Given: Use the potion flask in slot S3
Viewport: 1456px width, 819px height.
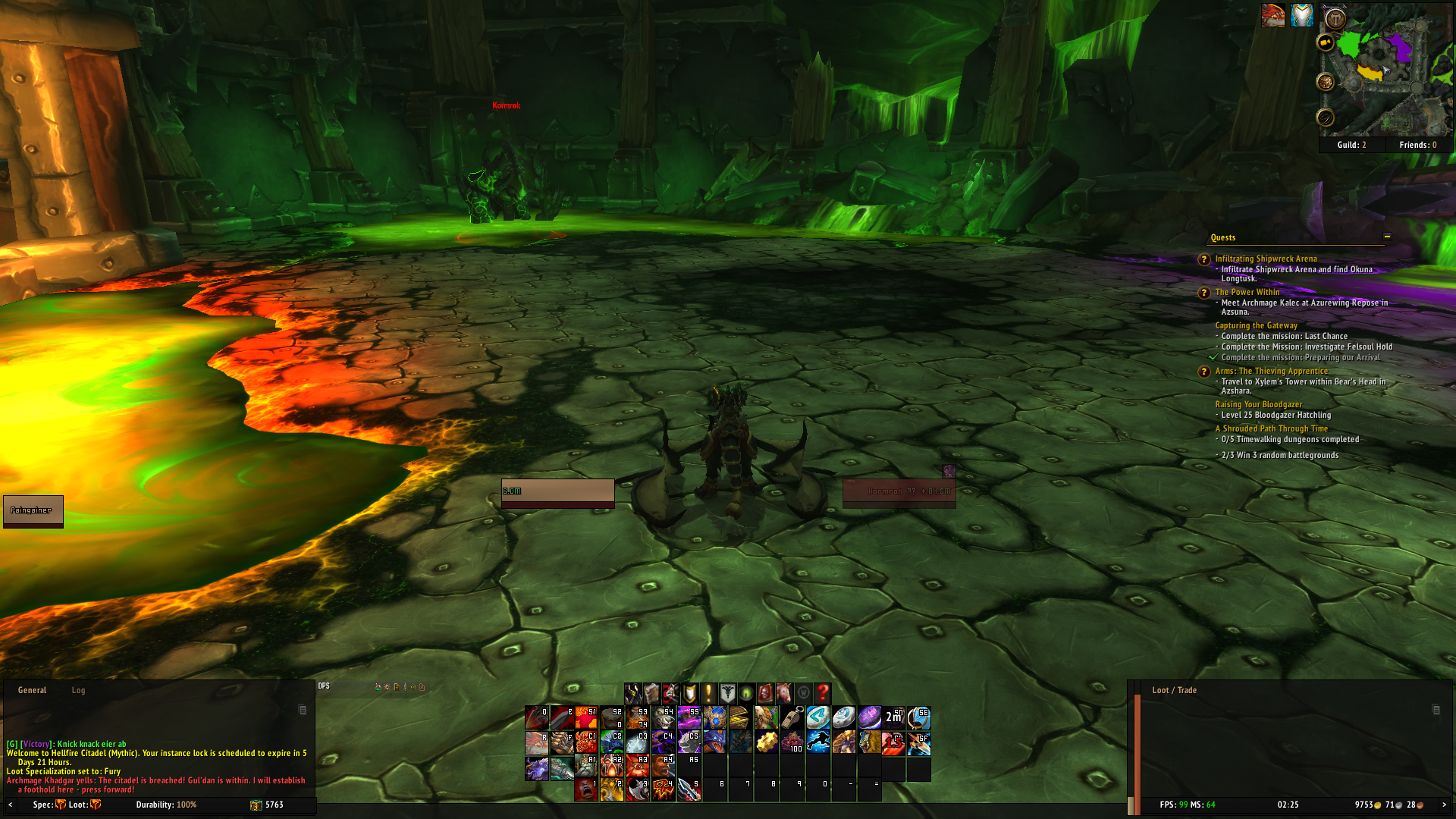Looking at the screenshot, I should (638, 717).
